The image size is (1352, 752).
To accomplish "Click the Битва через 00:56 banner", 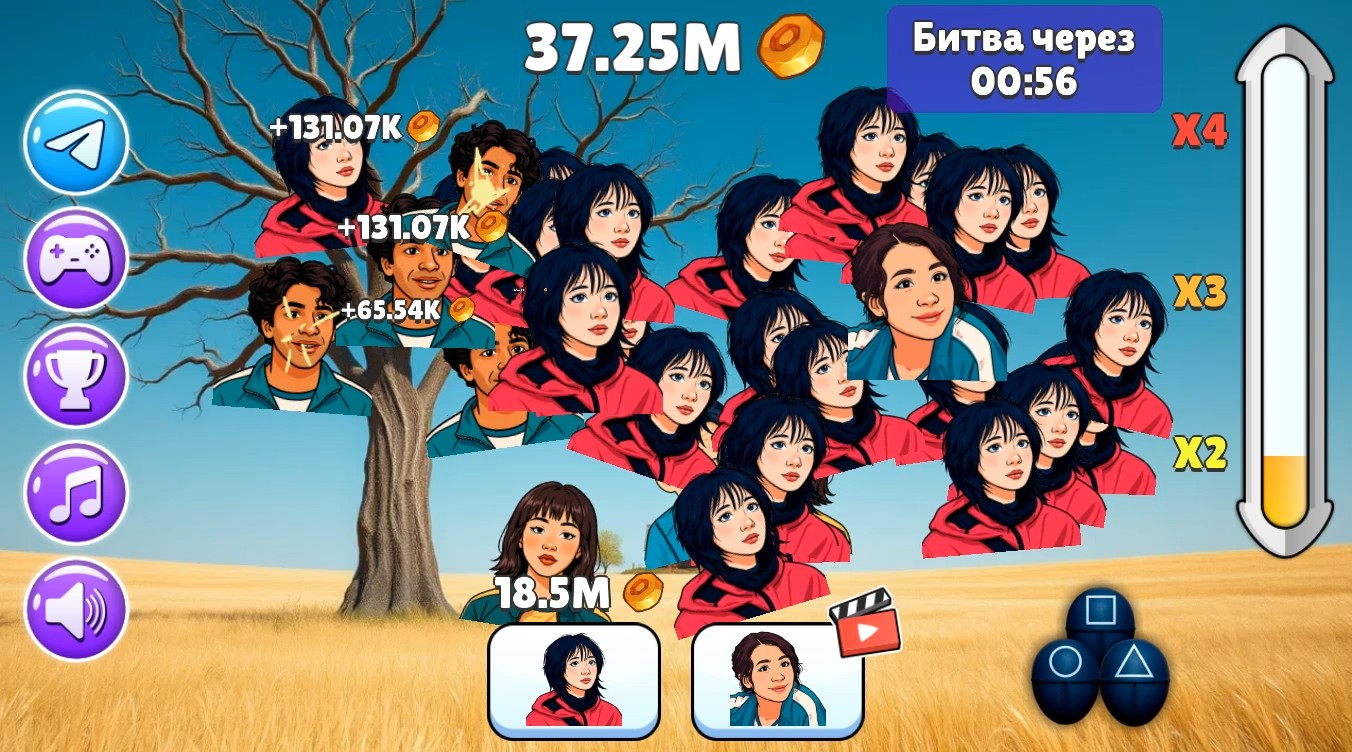I will [1025, 58].
